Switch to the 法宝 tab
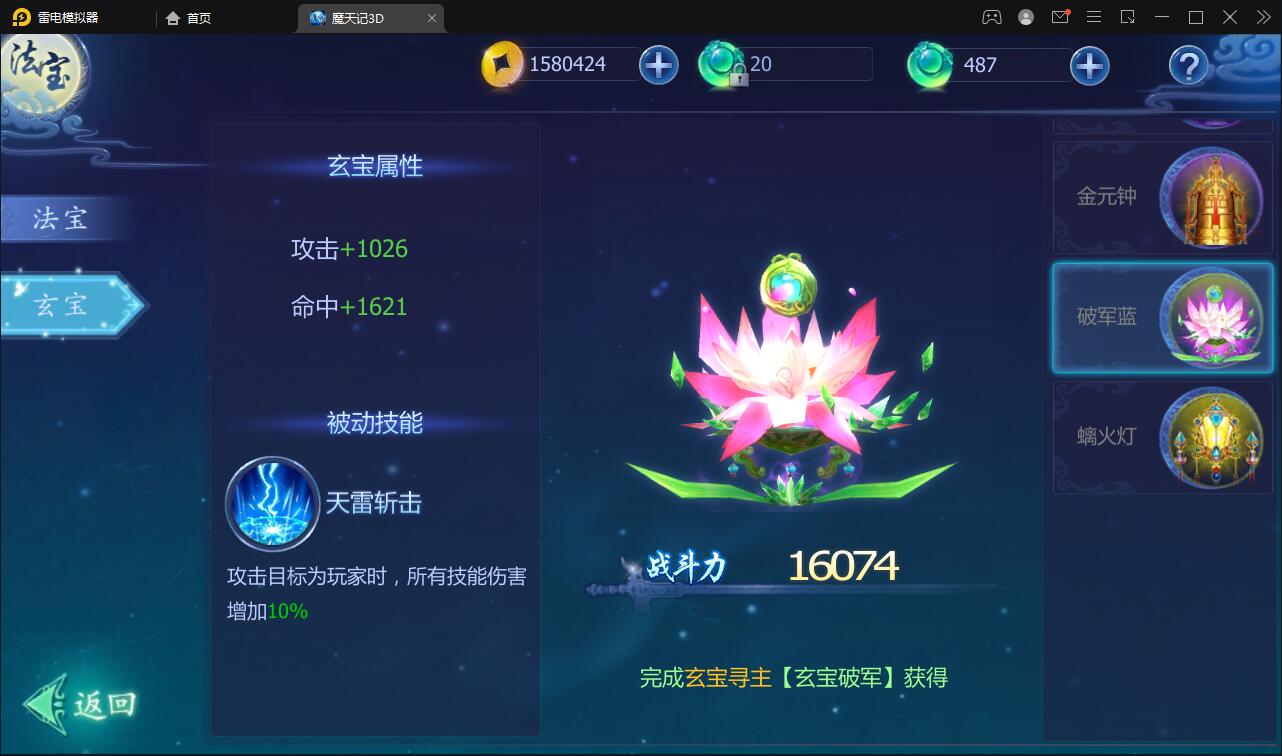Viewport: 1282px width, 756px height. (x=62, y=218)
